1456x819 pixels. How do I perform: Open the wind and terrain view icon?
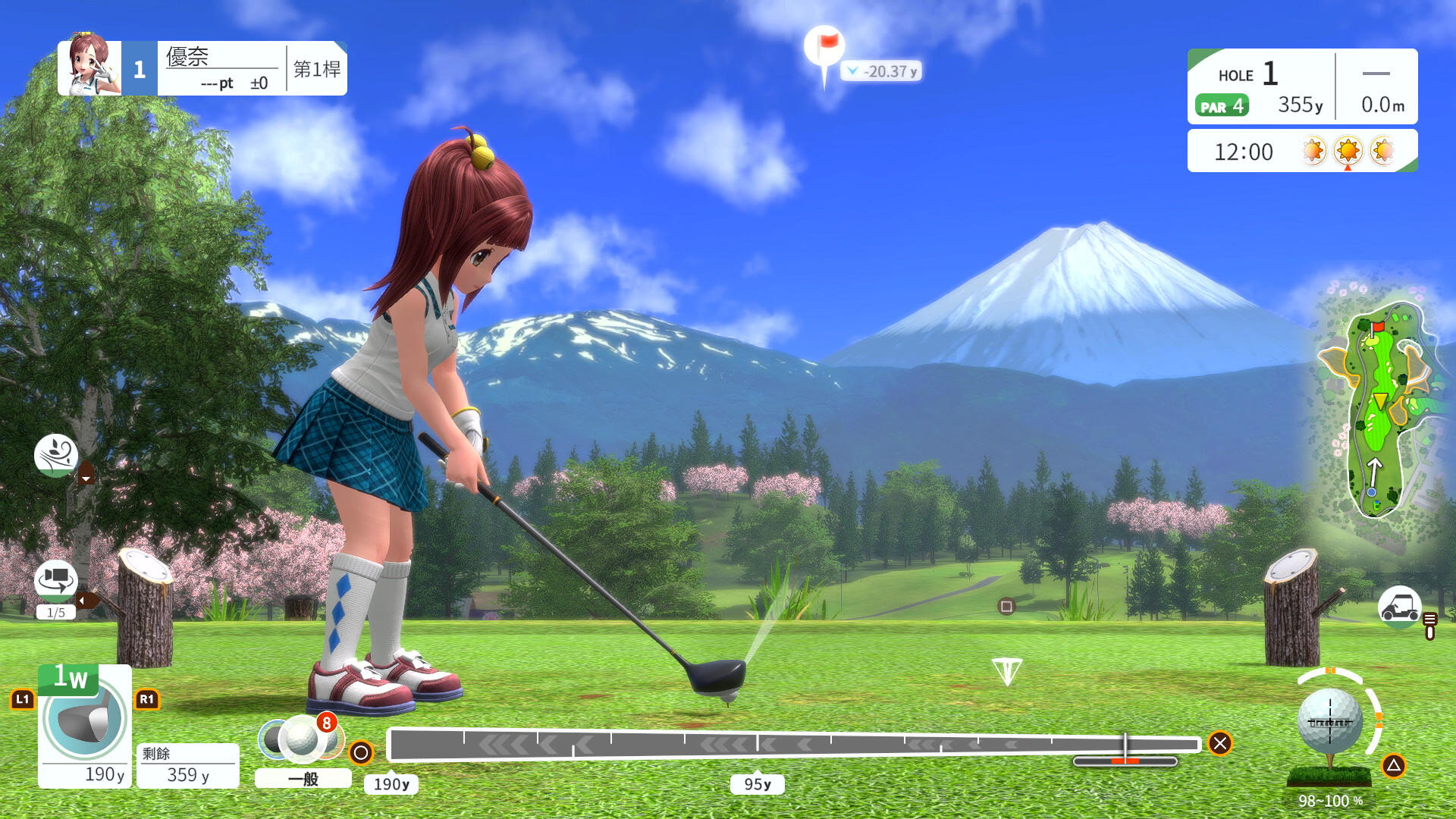click(x=56, y=454)
